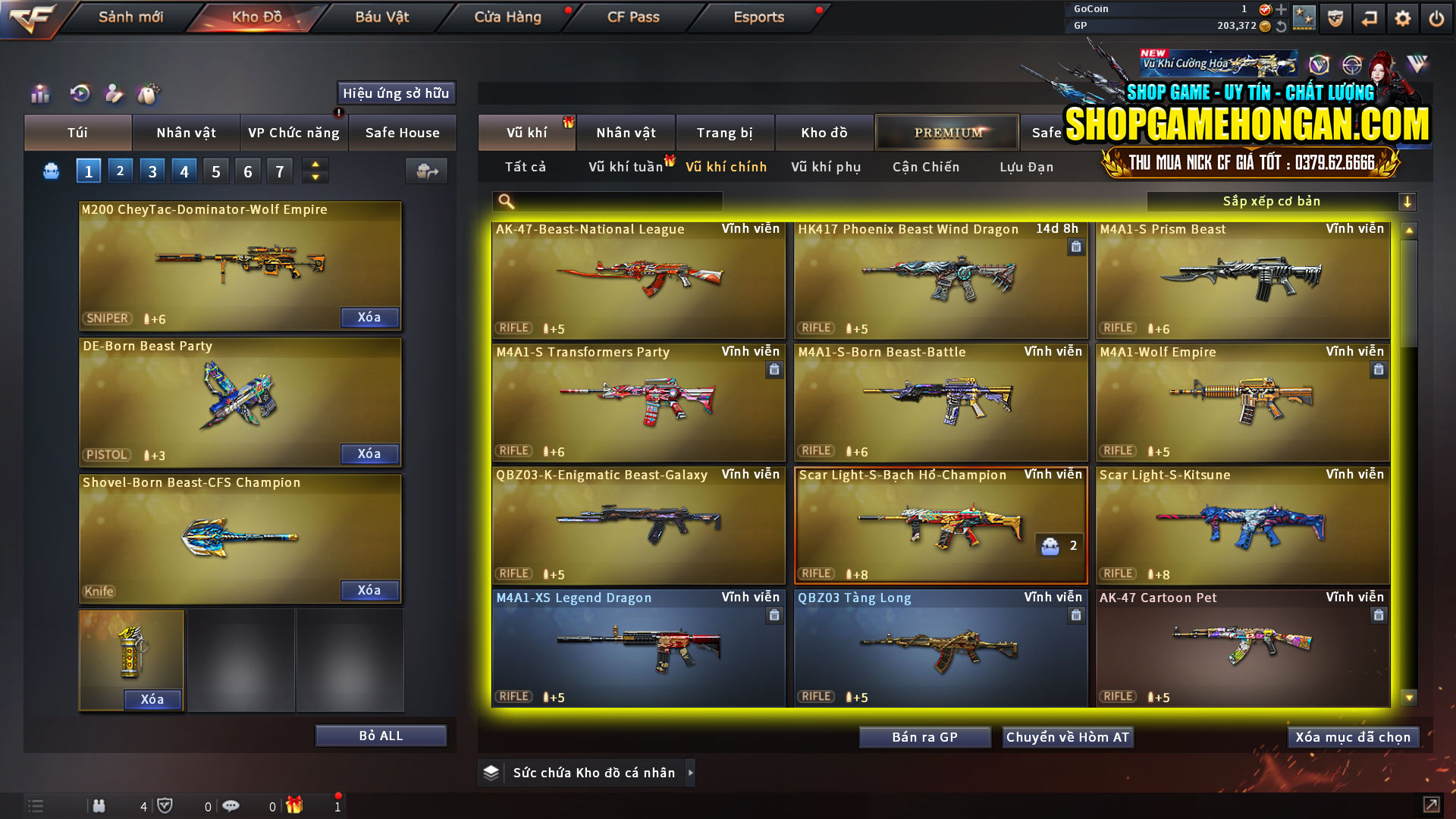This screenshot has width=1456, height=819.
Task: Click the Bán ra GP button
Action: 924,736
